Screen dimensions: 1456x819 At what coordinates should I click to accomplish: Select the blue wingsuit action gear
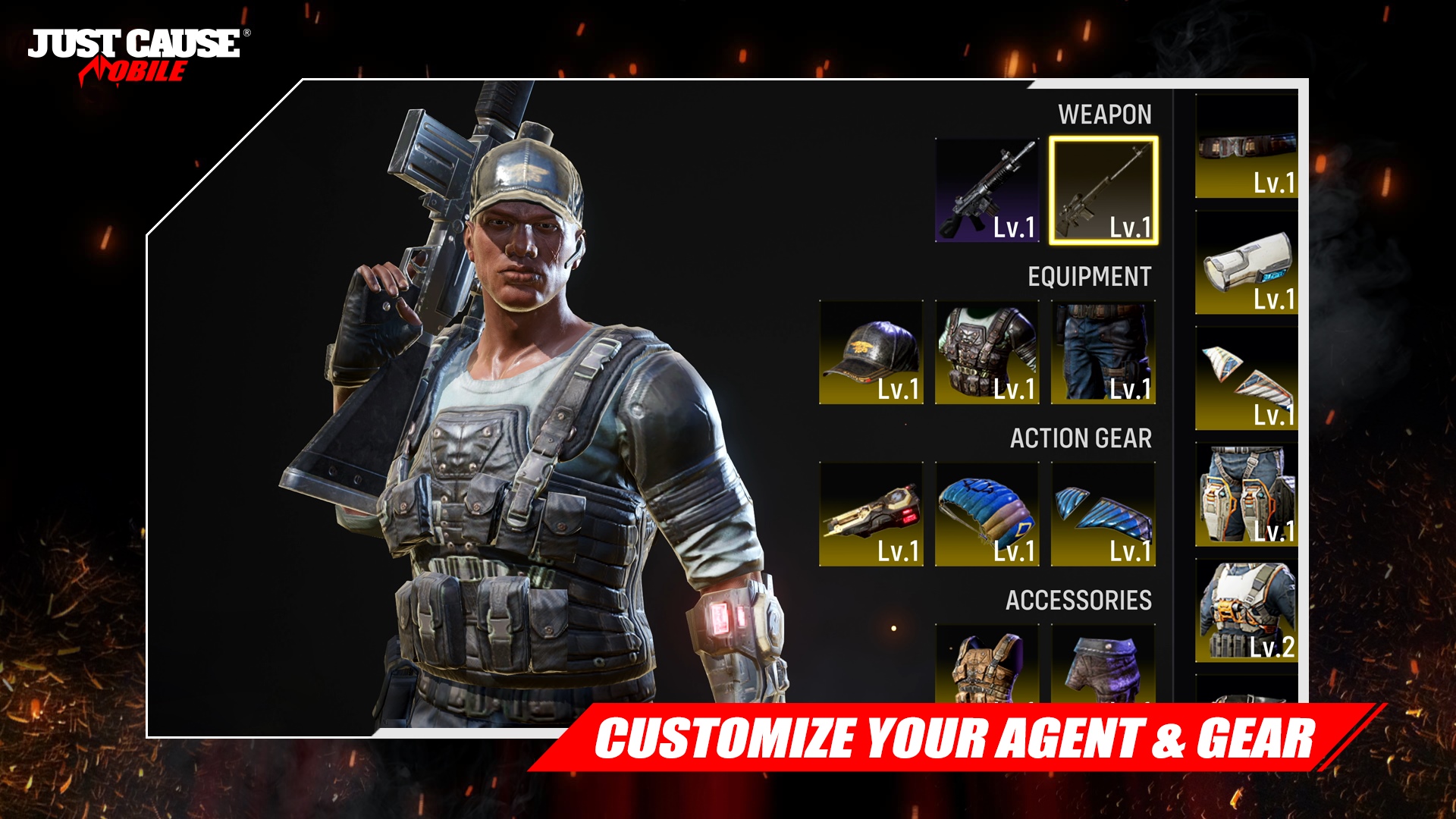[x=1103, y=514]
